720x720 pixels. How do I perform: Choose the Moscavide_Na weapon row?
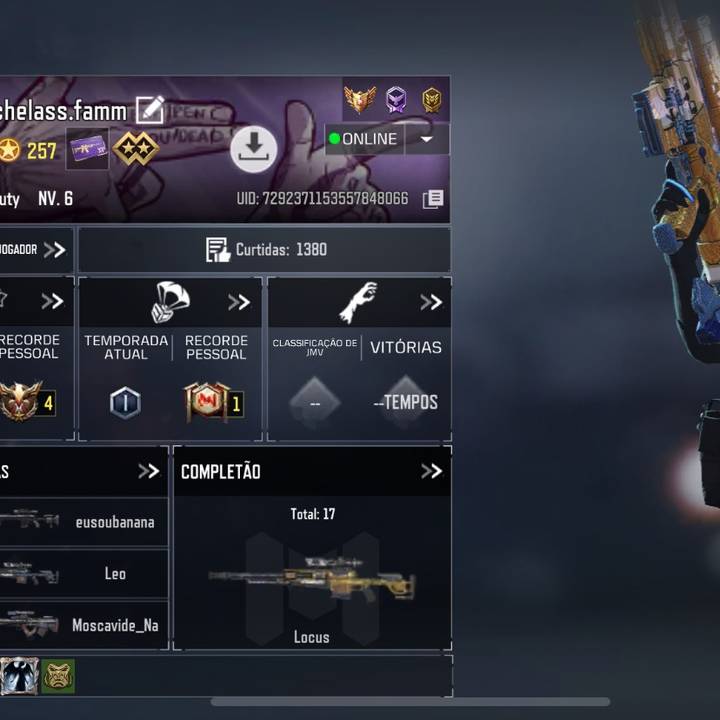(x=84, y=625)
